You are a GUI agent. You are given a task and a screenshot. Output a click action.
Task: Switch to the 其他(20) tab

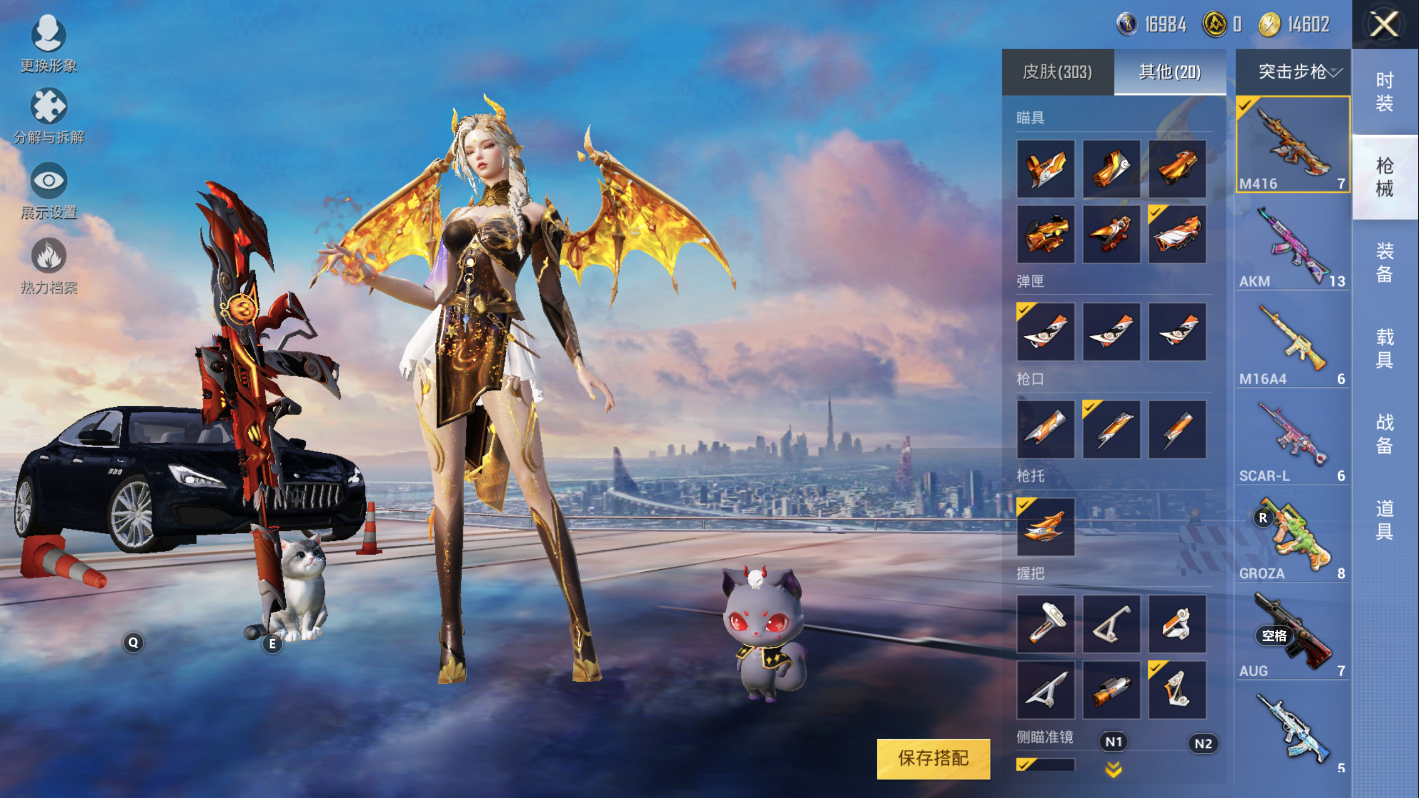1169,72
